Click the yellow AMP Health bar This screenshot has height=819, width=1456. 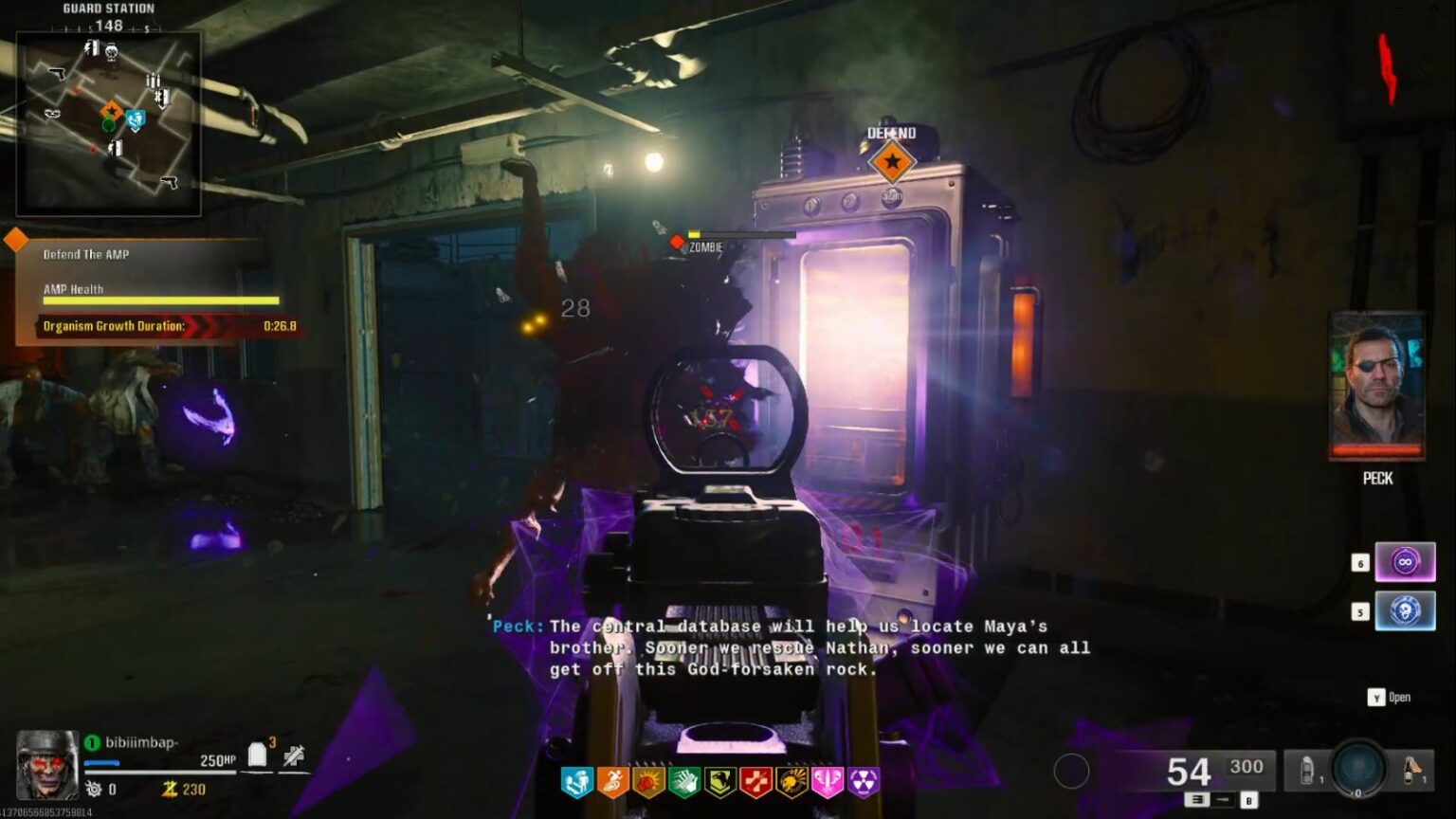click(x=159, y=300)
